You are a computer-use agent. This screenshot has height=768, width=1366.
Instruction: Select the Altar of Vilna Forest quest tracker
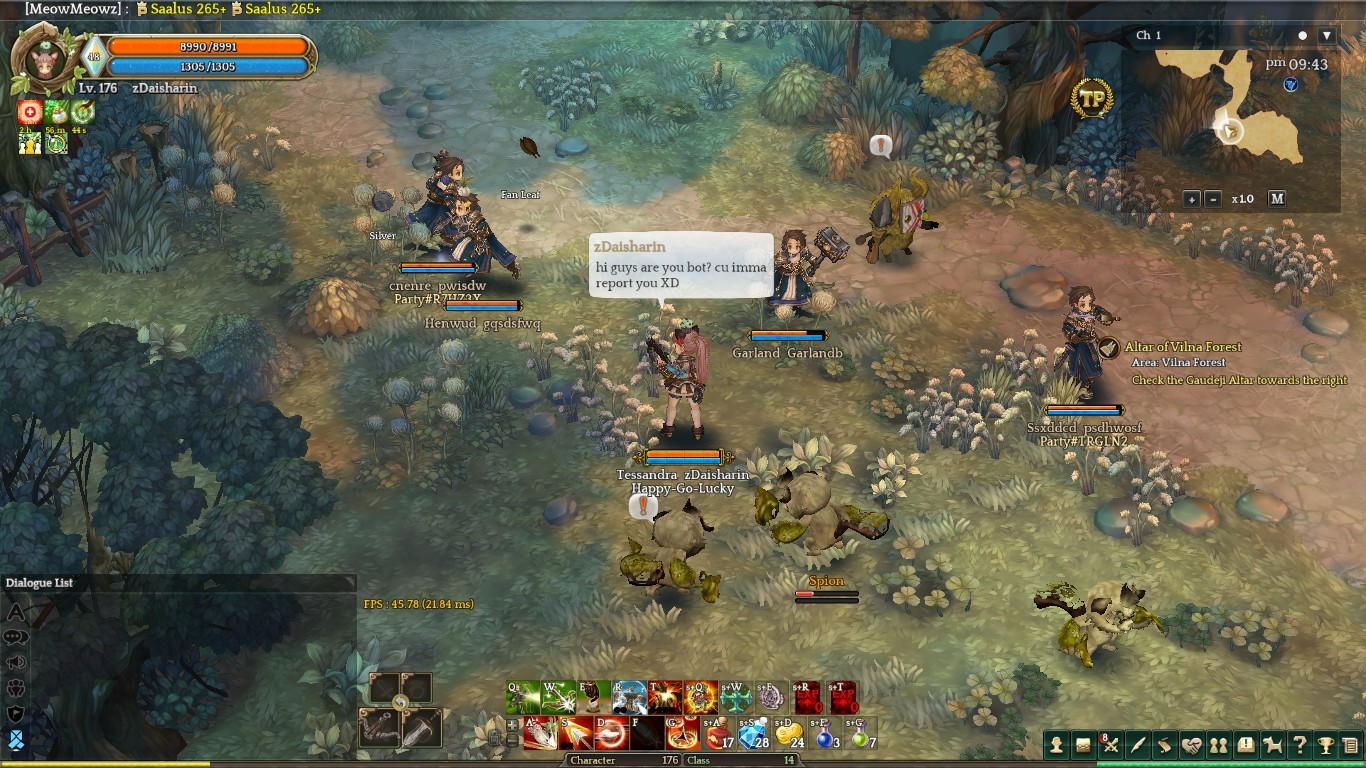[x=1183, y=347]
